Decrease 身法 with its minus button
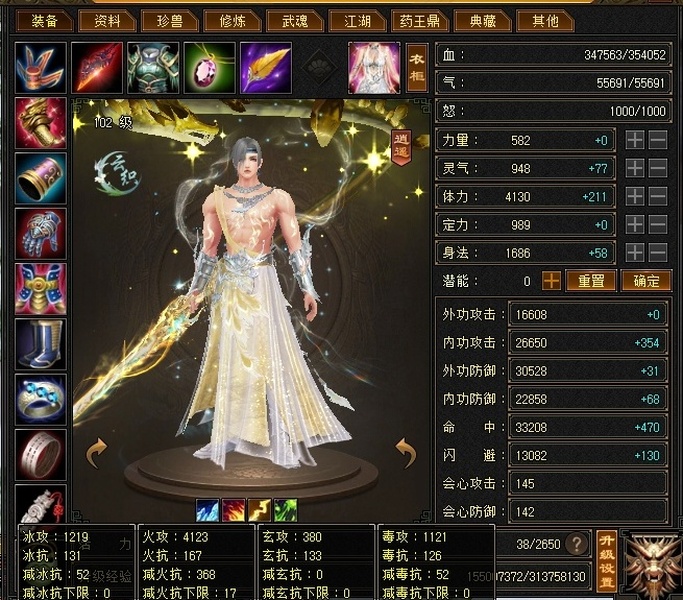Viewport: 683px width, 600px height. click(x=658, y=253)
